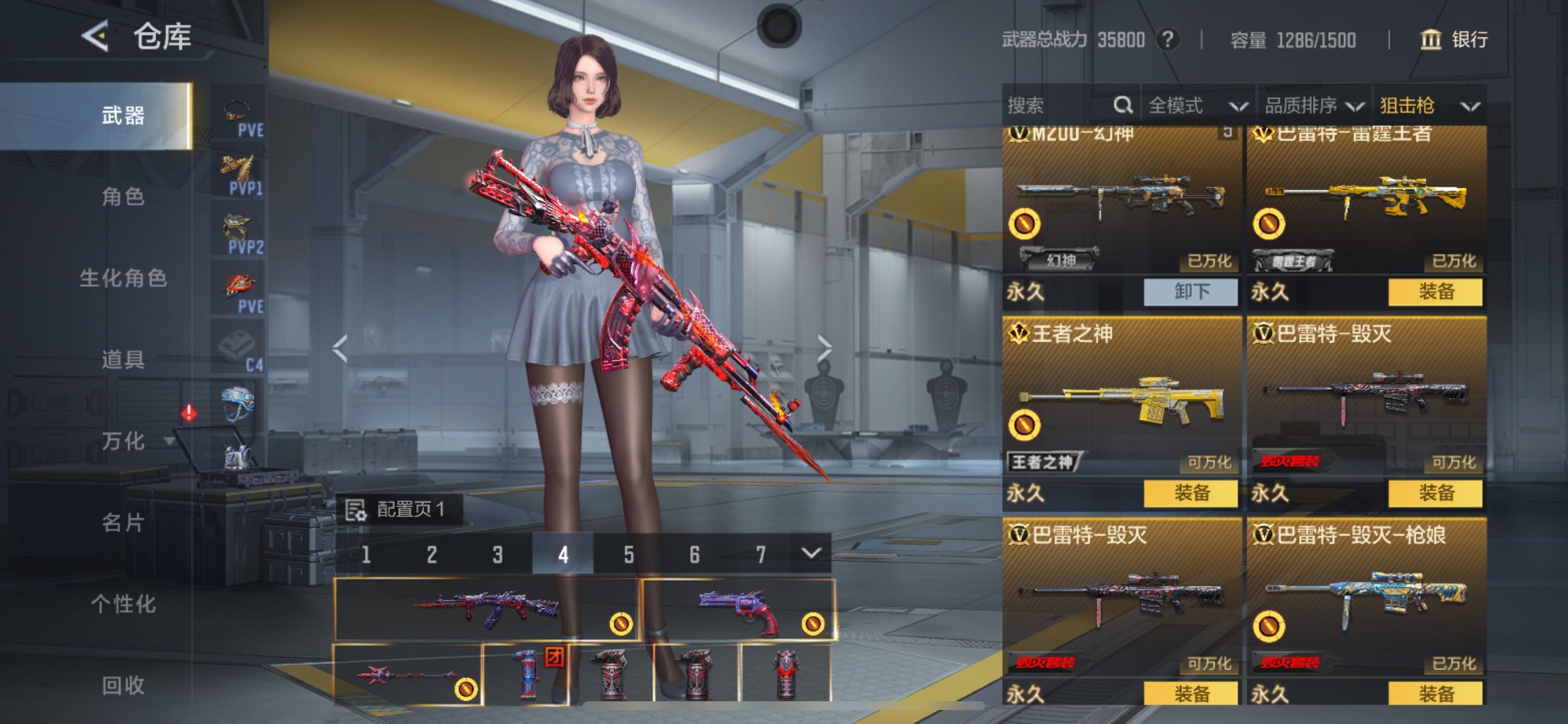The width and height of the screenshot is (1568, 724).
Task: Go back from the 仓库 screen
Action: [96, 37]
